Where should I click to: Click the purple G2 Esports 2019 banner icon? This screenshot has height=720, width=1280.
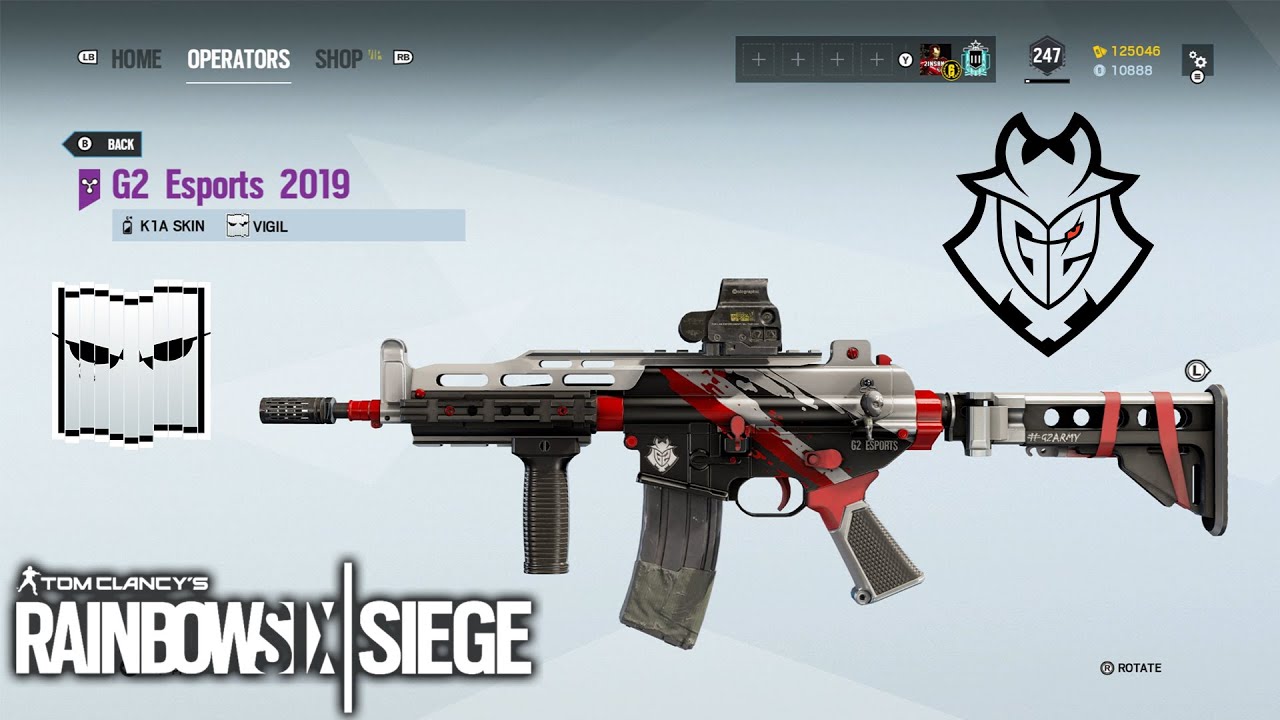(90, 187)
